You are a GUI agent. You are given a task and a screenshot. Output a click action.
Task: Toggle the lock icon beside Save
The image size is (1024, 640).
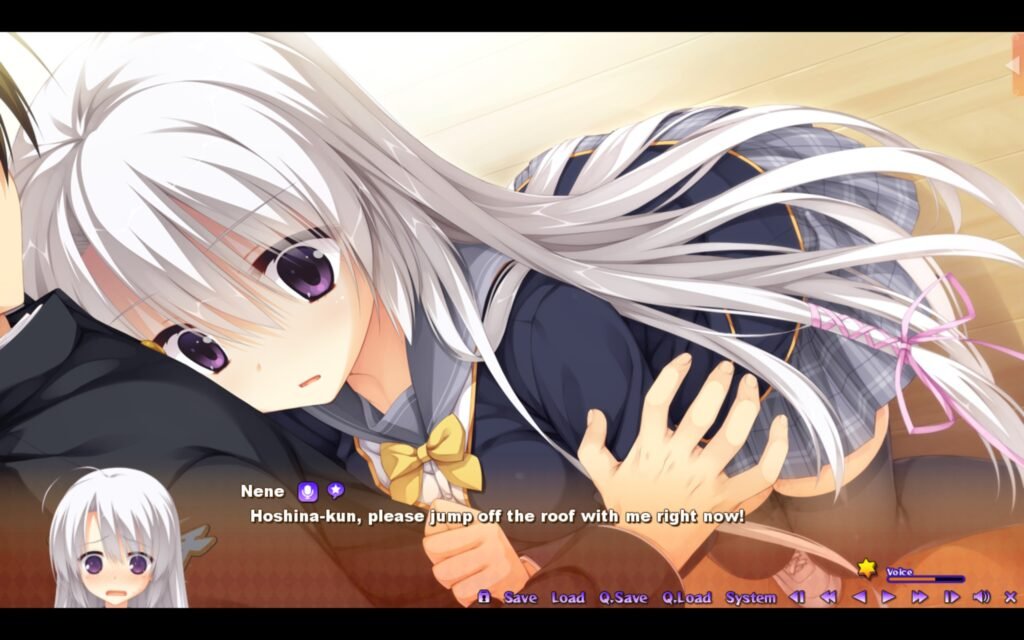pos(484,597)
